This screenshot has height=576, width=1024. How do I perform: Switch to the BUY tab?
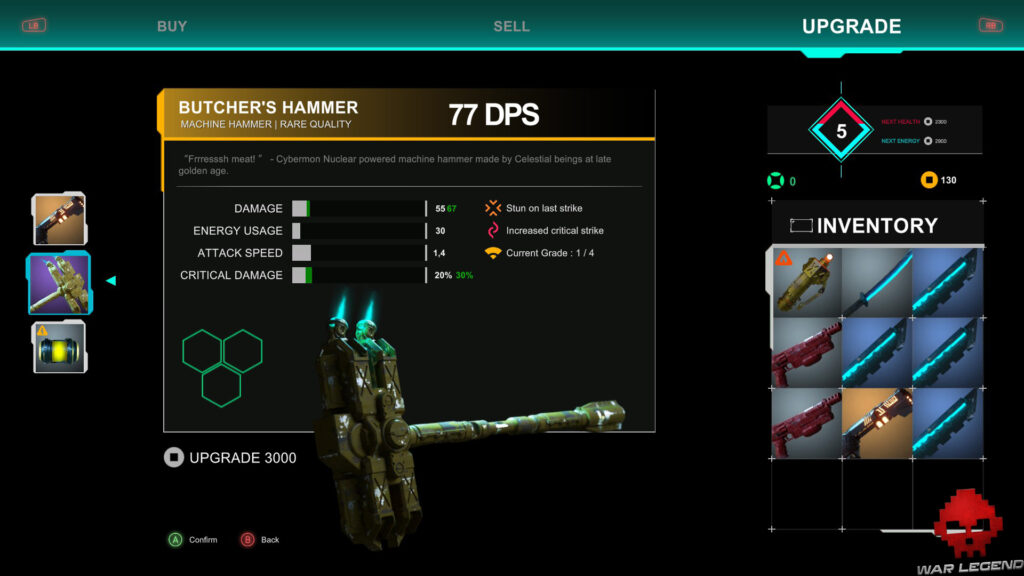[172, 26]
